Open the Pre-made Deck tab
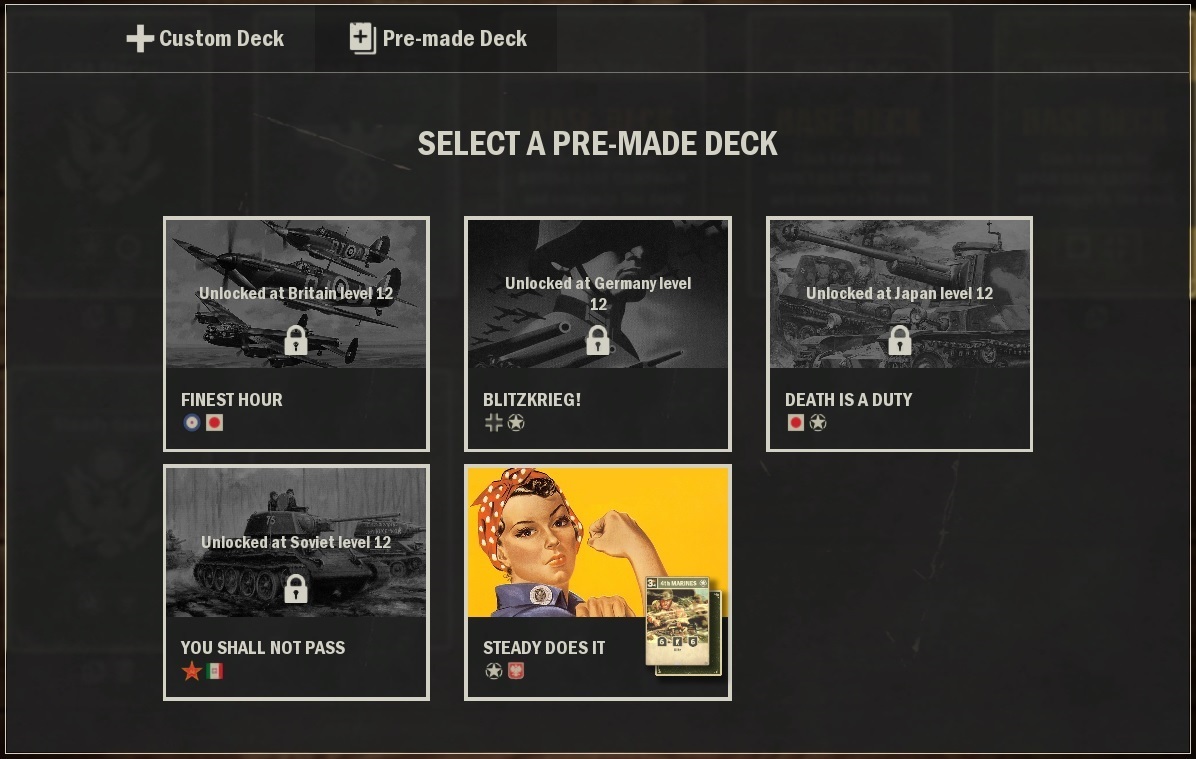This screenshot has width=1196, height=759. tap(438, 39)
